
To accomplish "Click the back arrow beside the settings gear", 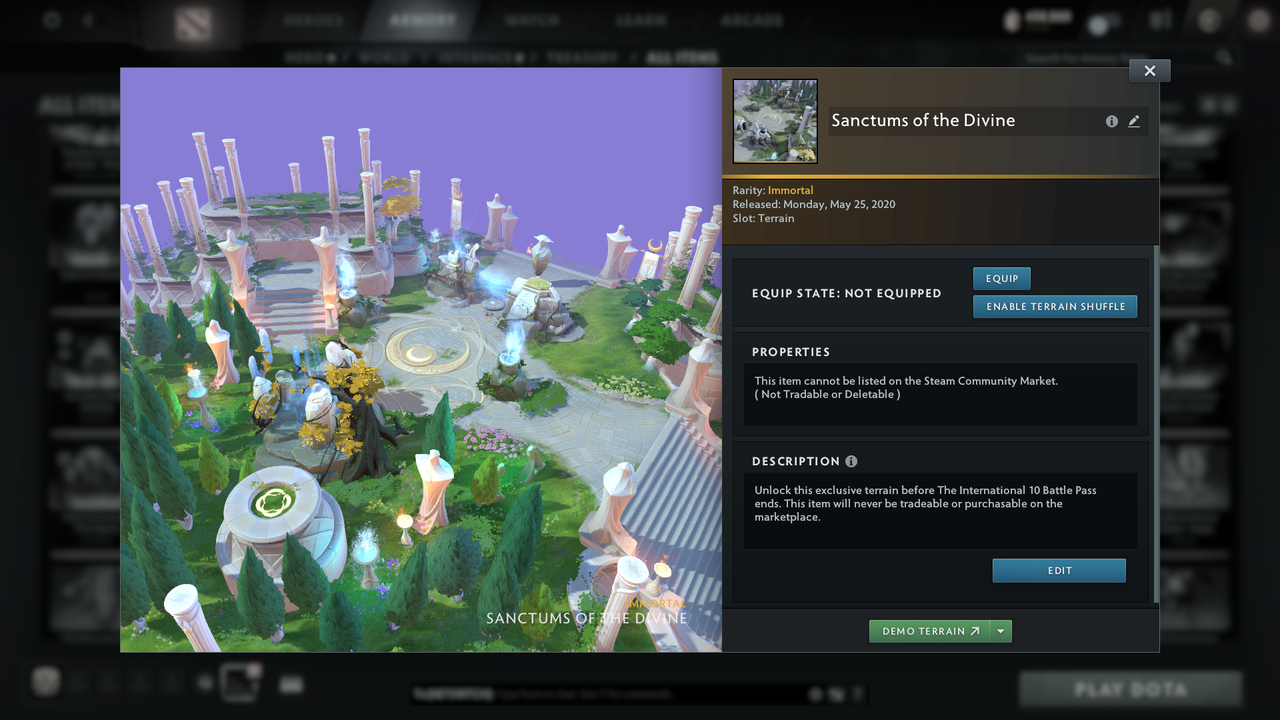I will tap(89, 21).
